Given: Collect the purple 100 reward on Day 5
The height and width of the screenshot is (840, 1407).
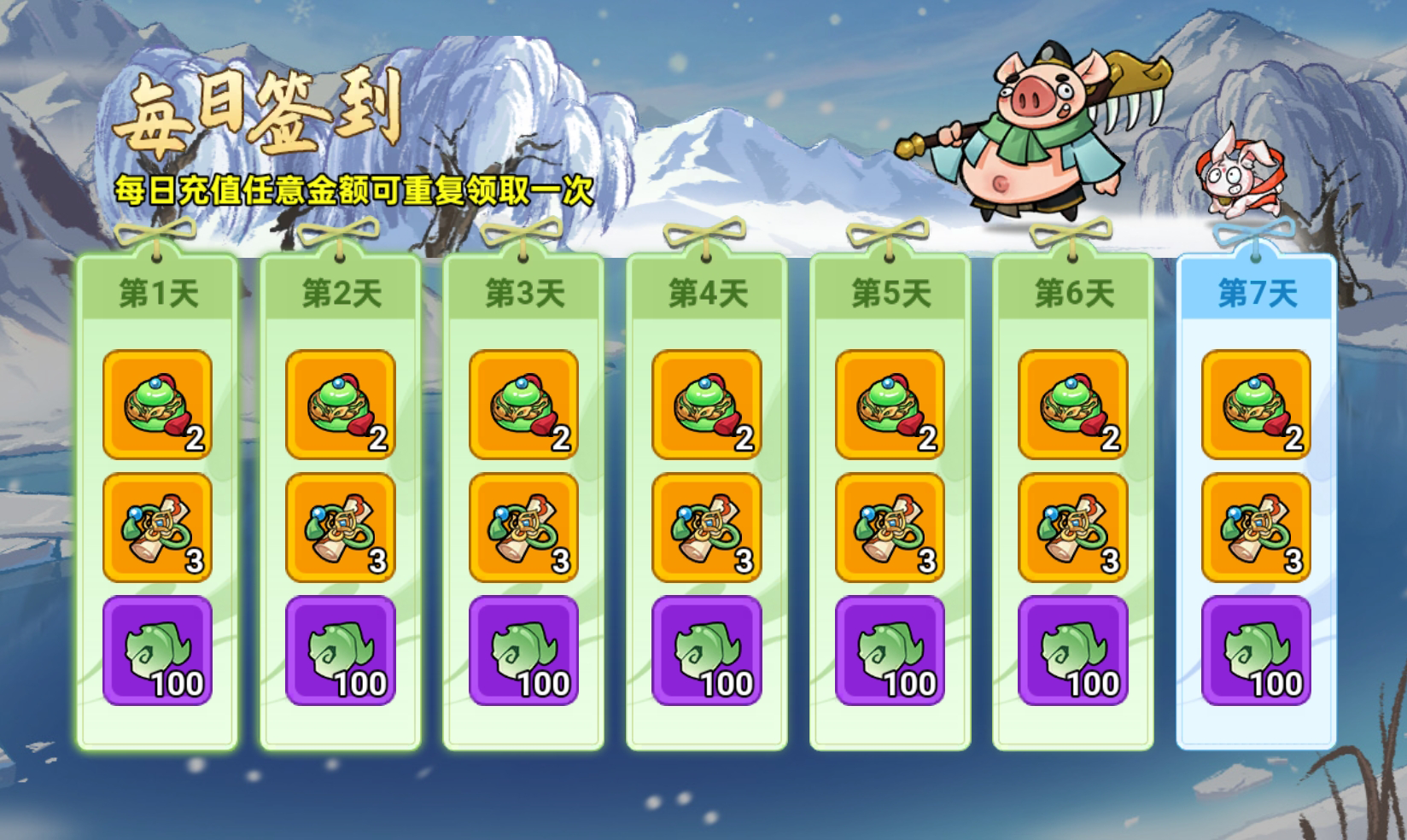Looking at the screenshot, I should (889, 650).
